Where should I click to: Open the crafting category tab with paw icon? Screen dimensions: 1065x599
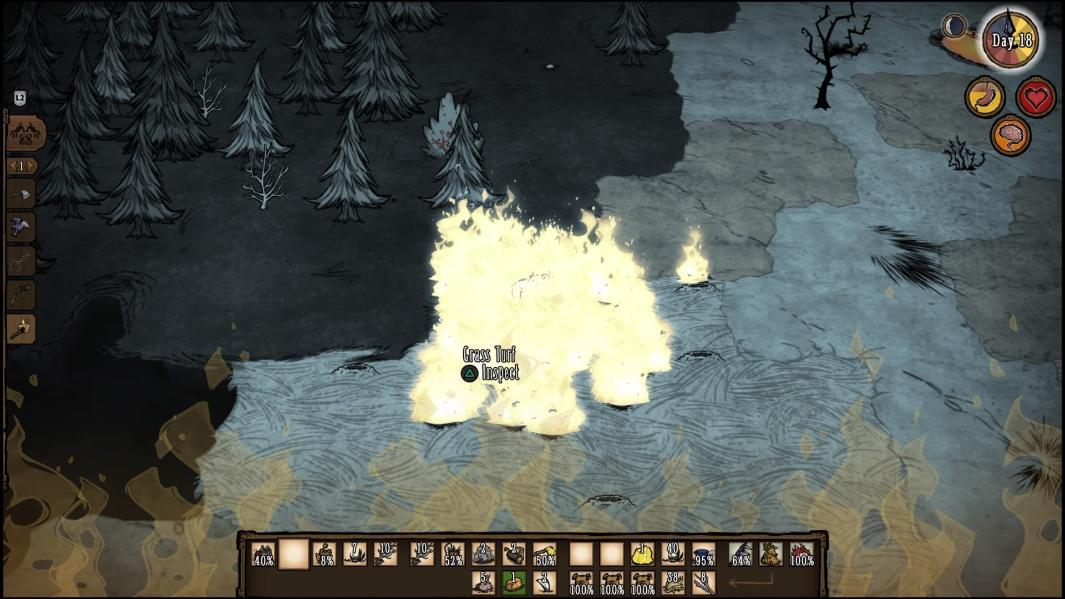tap(24, 133)
